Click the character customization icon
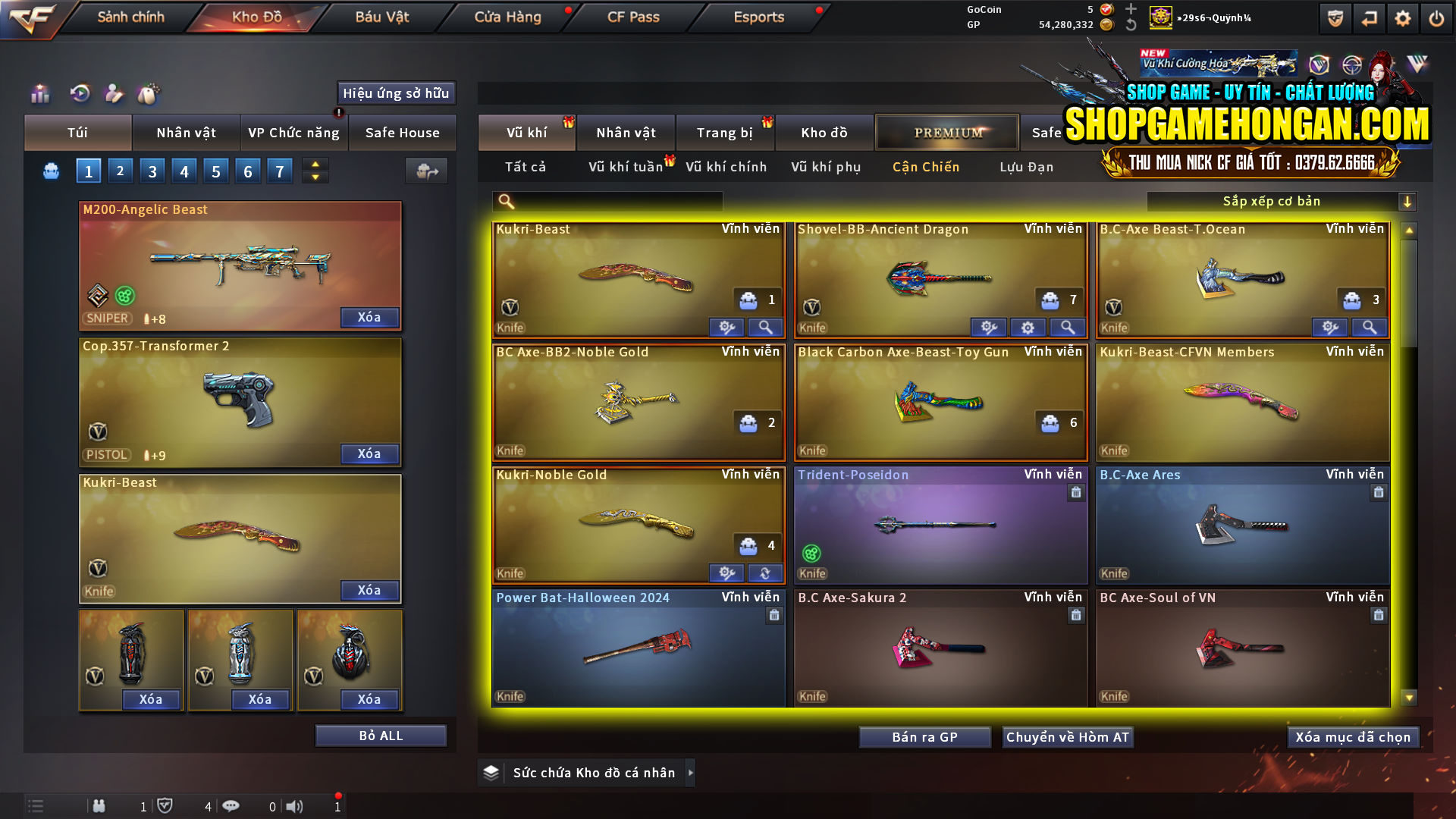 (x=114, y=94)
